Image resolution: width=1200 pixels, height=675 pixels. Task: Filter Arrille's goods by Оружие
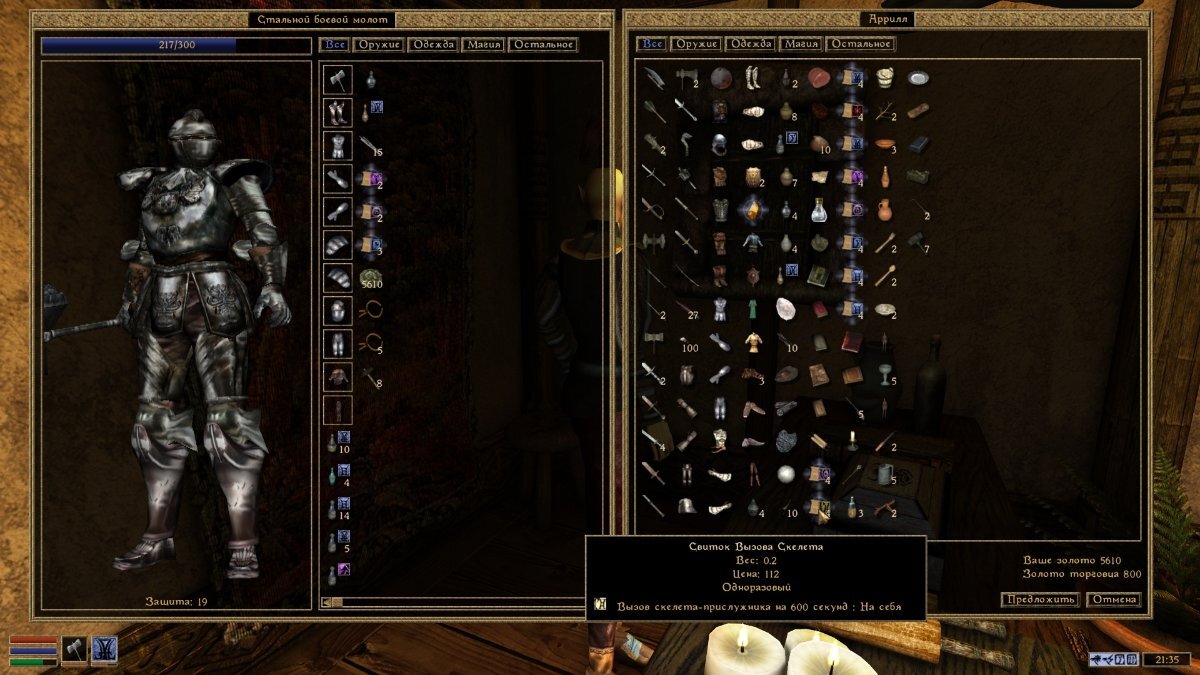[x=697, y=44]
